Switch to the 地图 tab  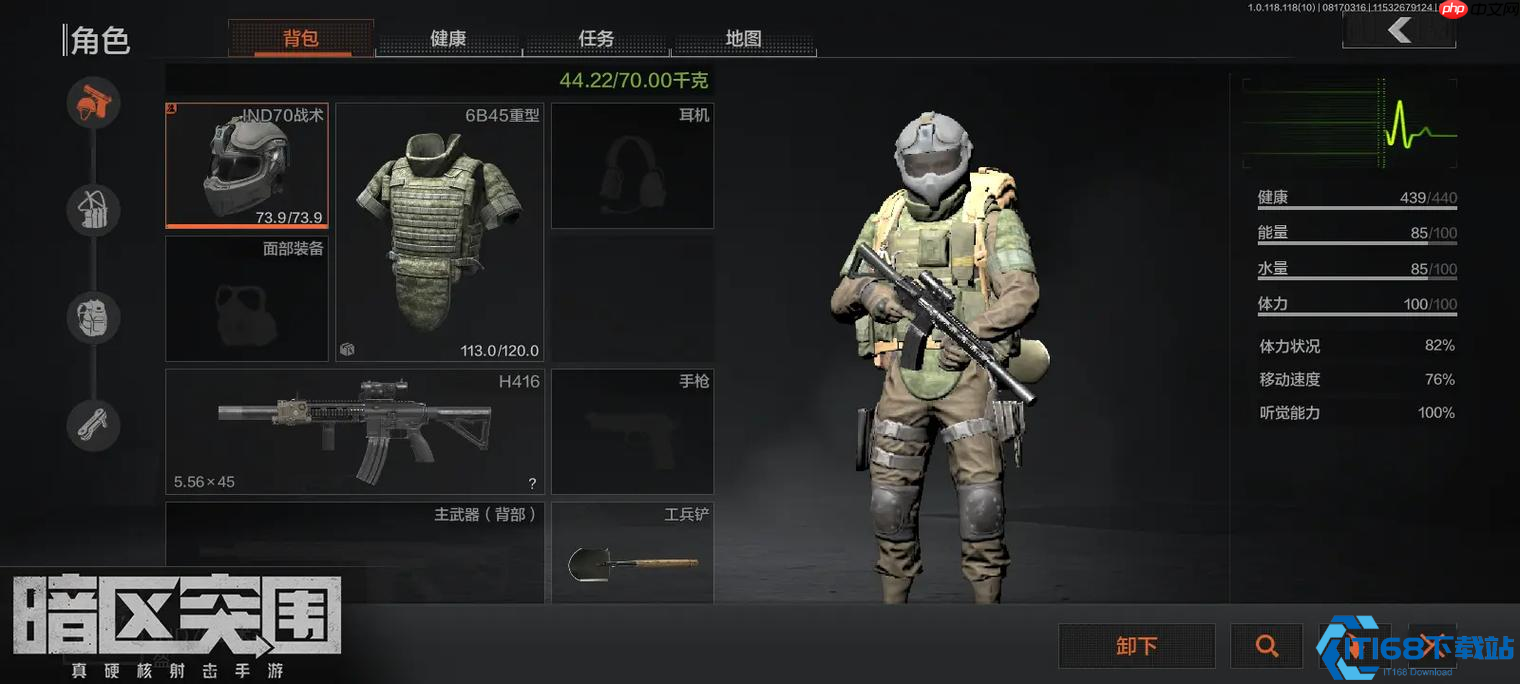coord(743,39)
